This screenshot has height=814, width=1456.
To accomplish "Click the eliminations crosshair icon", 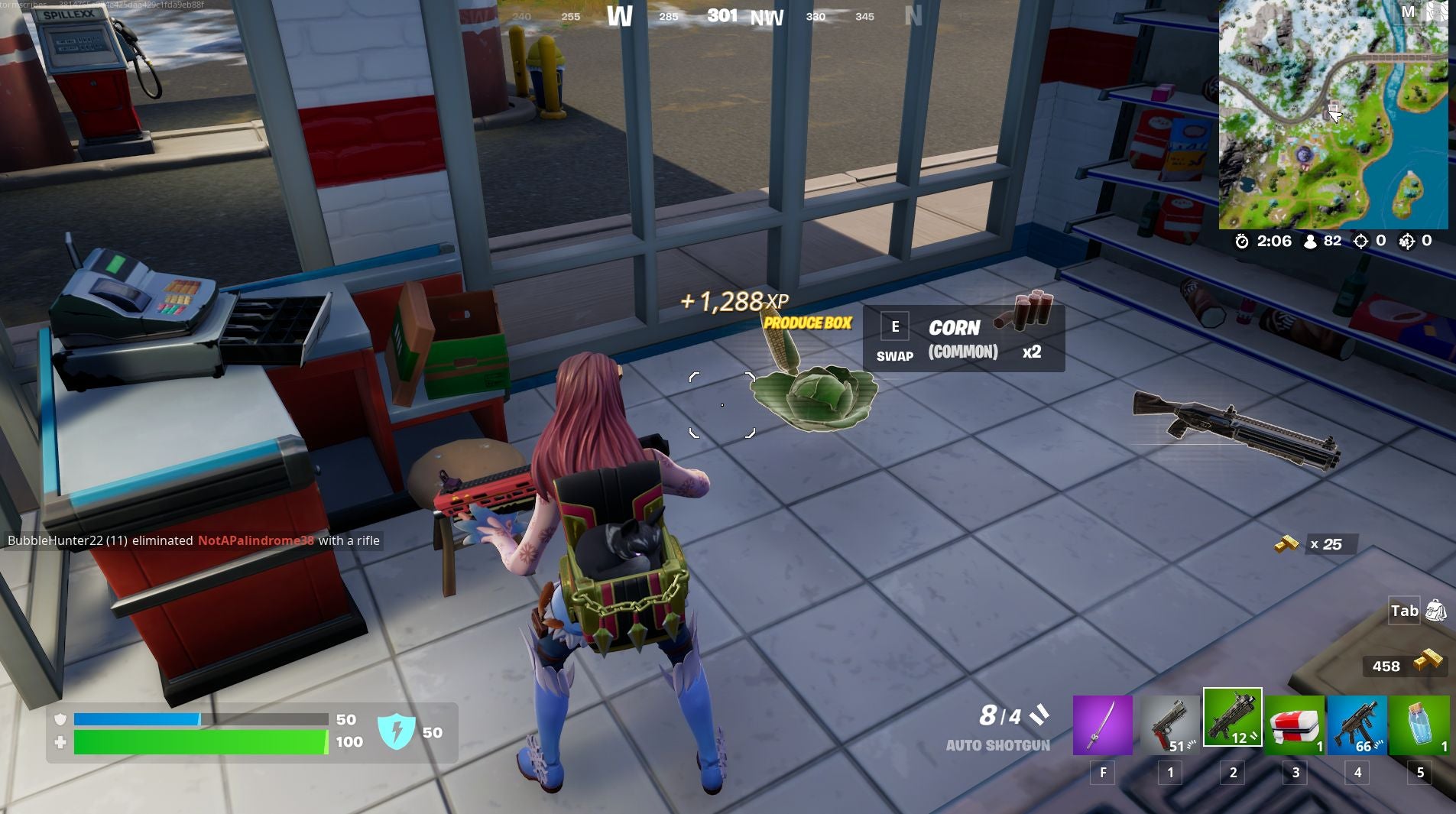I will [1362, 241].
